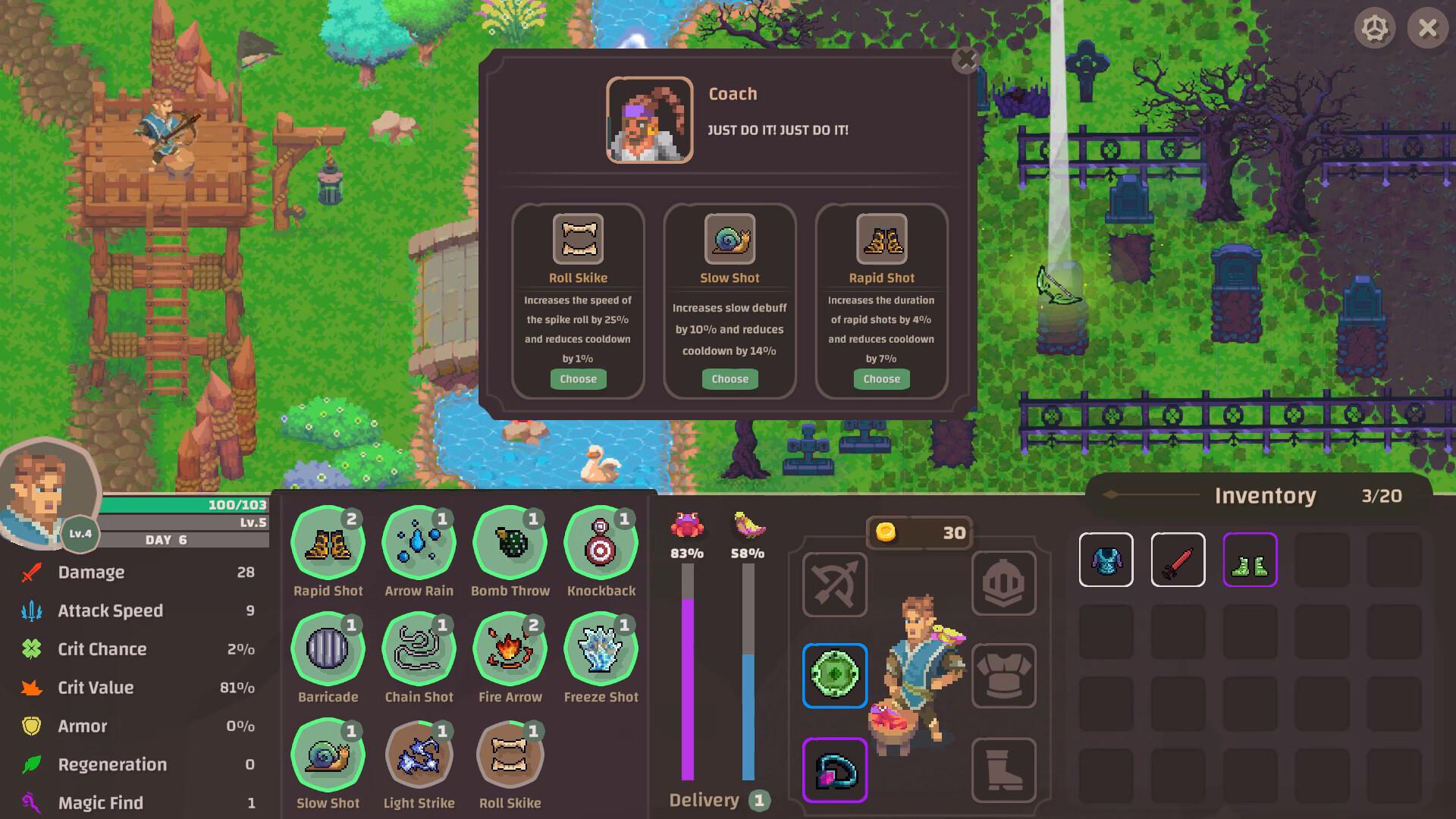This screenshot has width=1456, height=819.
Task: Select the red sword inventory item
Action: click(x=1178, y=560)
